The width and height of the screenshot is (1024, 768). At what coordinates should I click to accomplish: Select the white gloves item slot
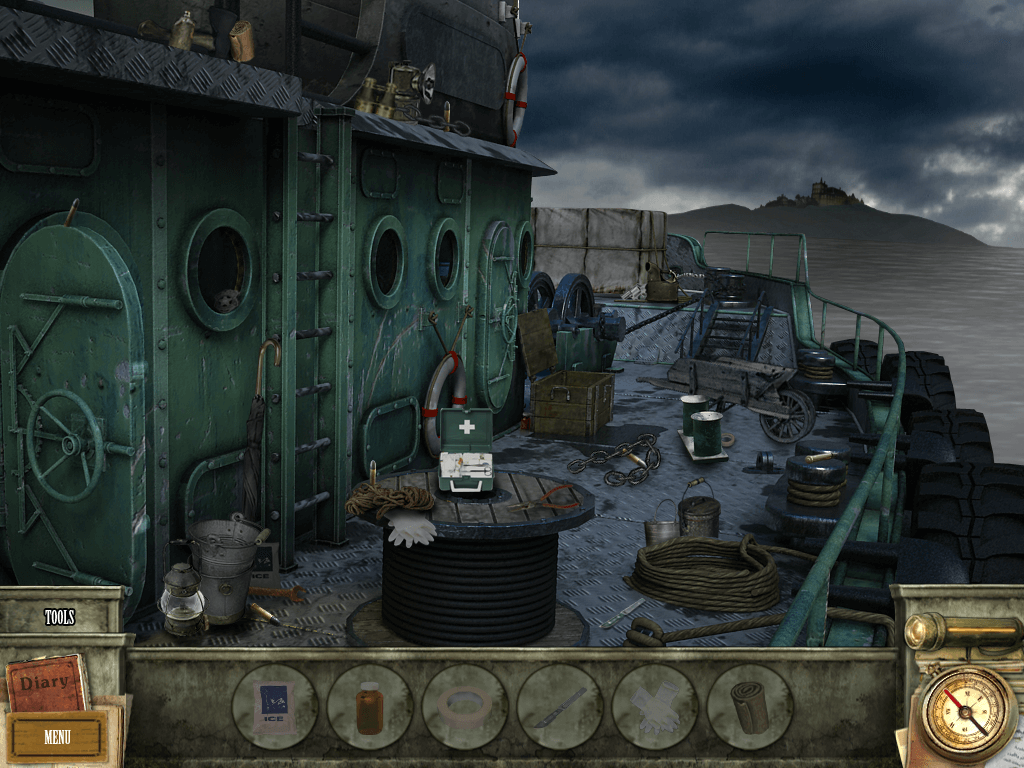[x=654, y=707]
